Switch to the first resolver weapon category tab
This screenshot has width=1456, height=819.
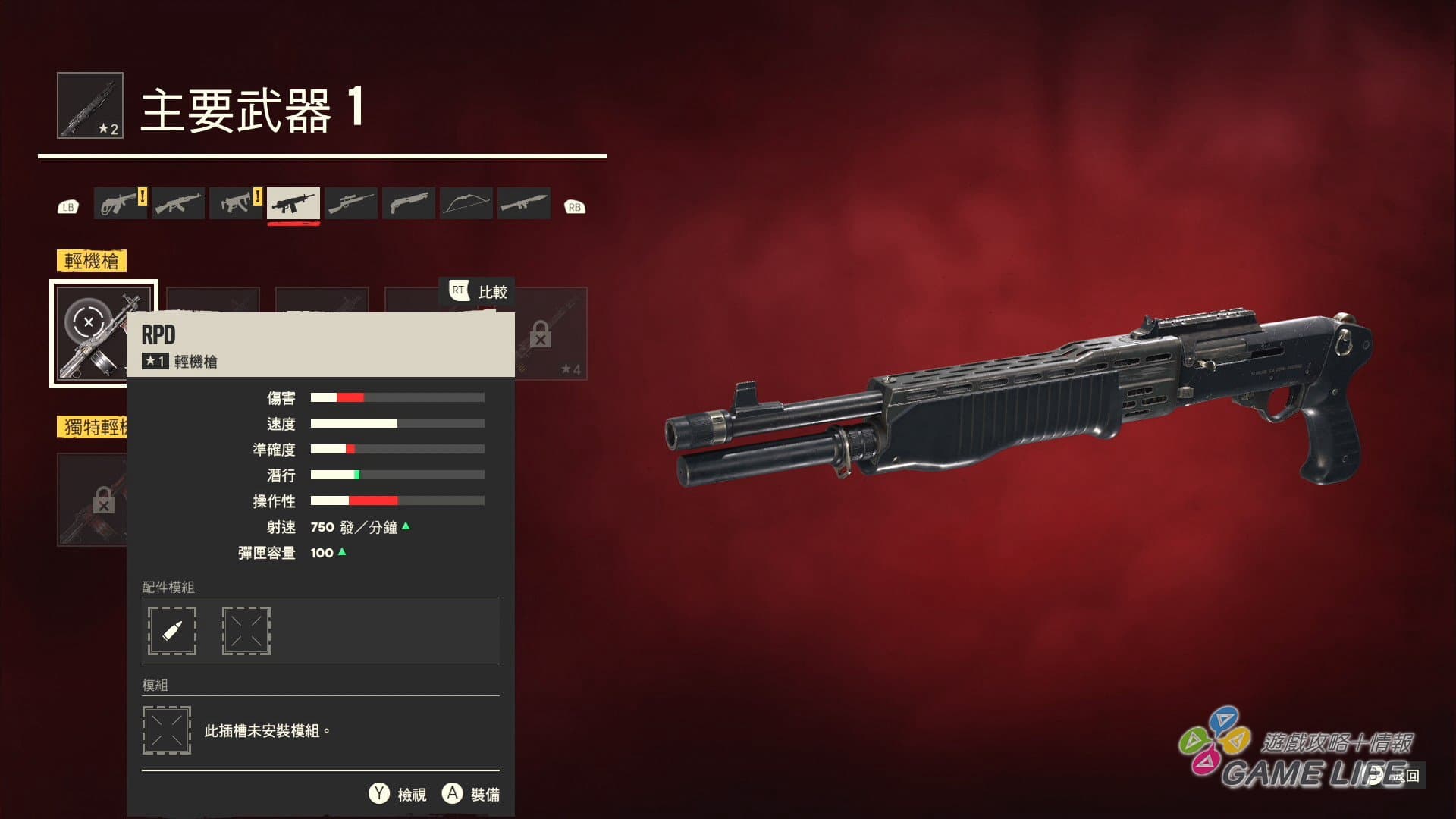tap(121, 203)
